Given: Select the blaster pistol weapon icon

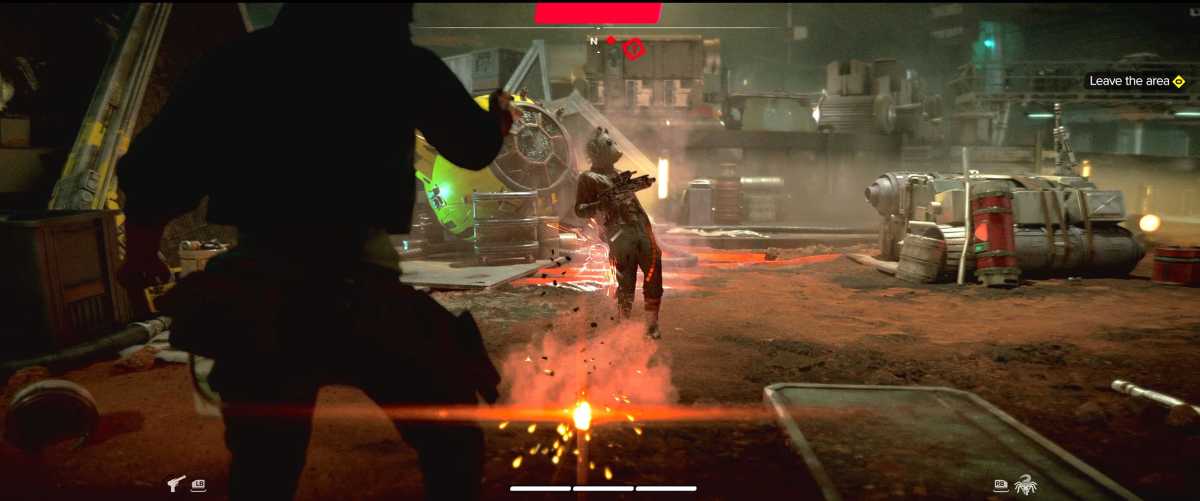Looking at the screenshot, I should [176, 484].
